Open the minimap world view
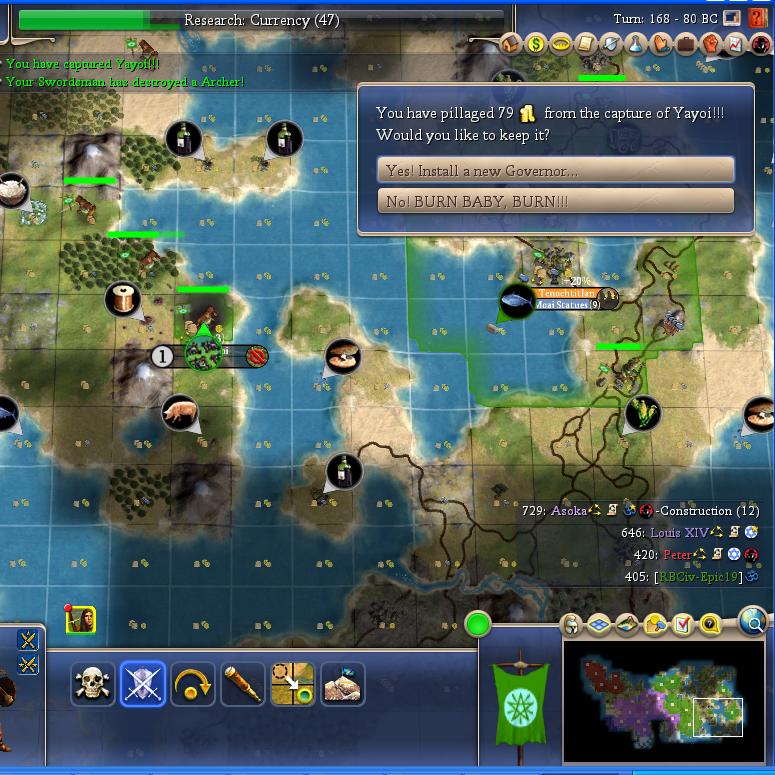This screenshot has width=775, height=775. tap(660, 688)
